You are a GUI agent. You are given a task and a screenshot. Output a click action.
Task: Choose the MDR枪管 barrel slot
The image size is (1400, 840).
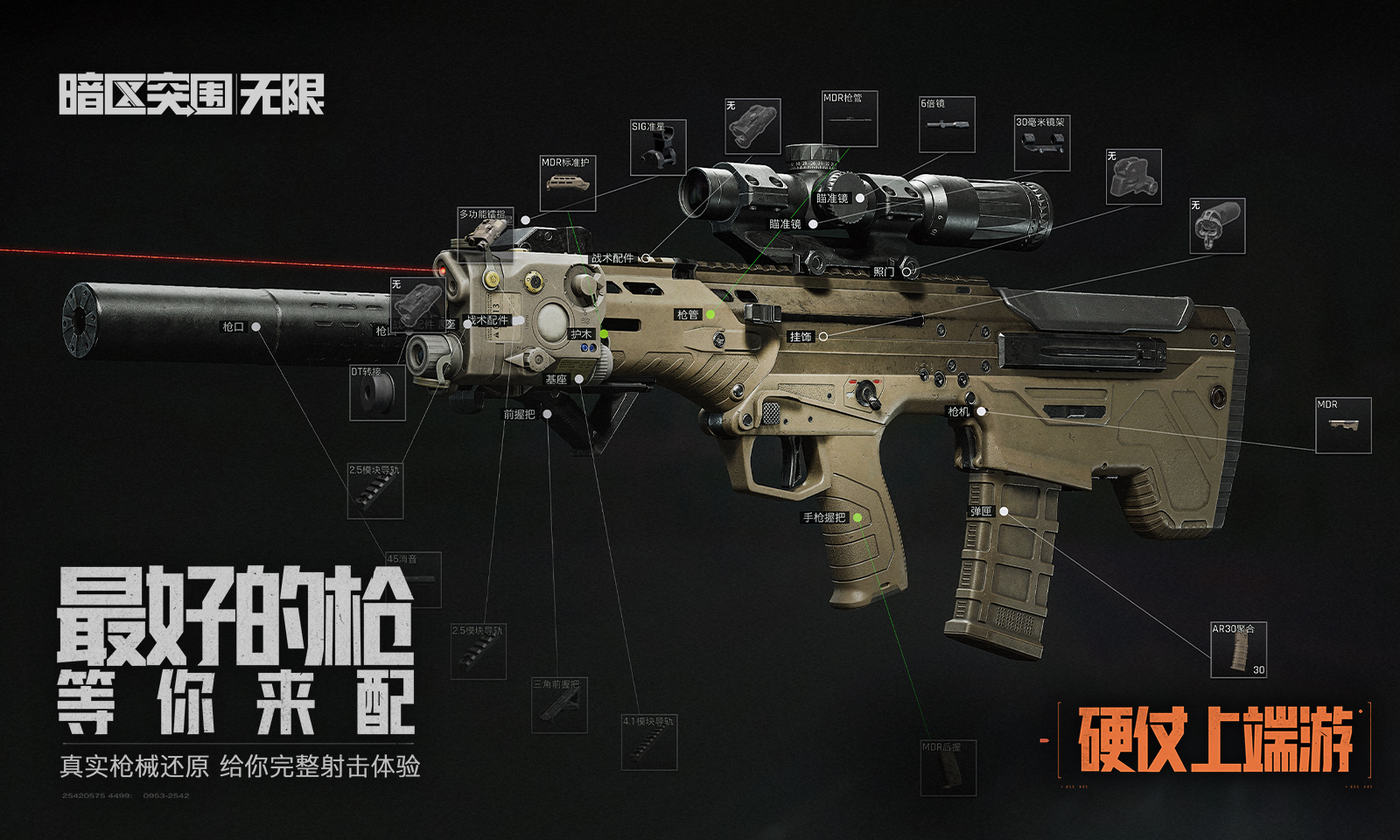click(849, 120)
